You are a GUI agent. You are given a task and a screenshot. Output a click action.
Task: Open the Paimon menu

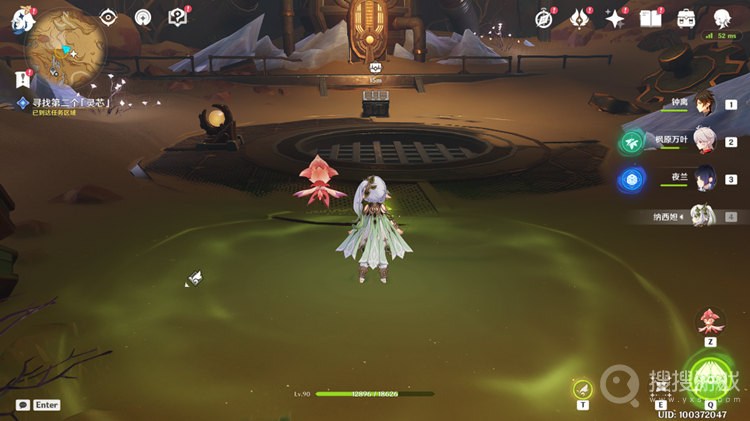click(22, 20)
